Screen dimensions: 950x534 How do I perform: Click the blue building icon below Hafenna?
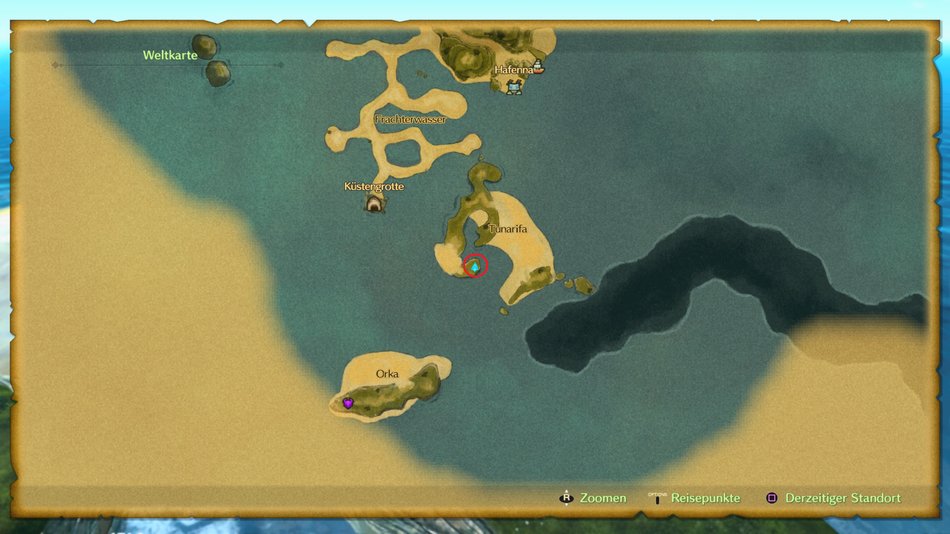click(514, 88)
